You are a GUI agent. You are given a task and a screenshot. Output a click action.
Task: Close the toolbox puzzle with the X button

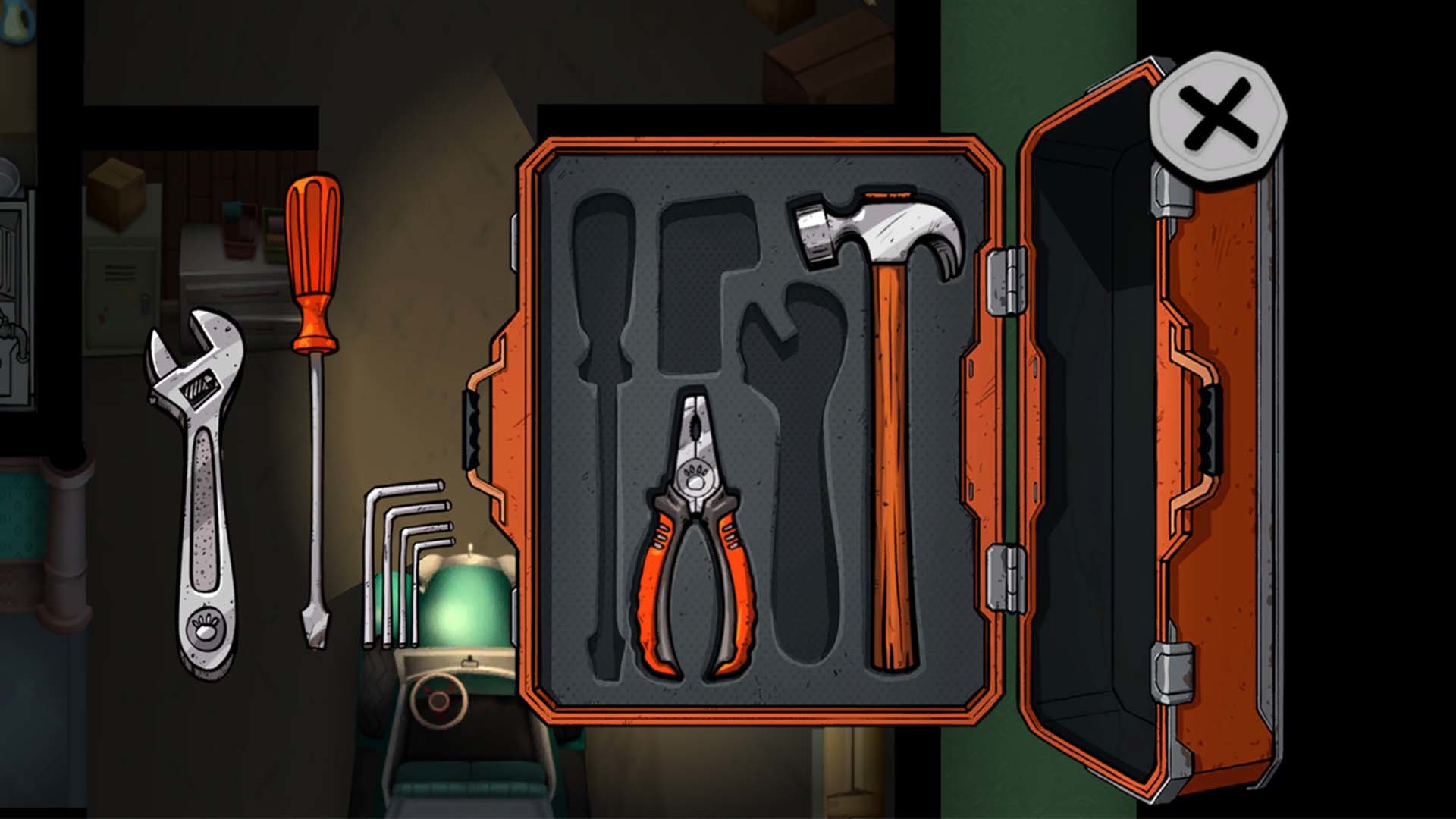pyautogui.click(x=1219, y=115)
